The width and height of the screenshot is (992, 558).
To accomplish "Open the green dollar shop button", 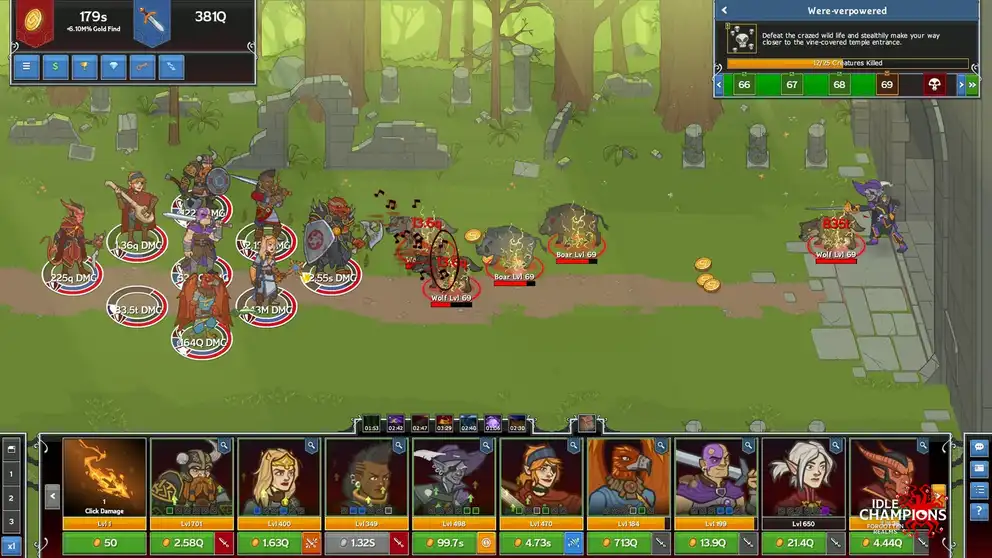I will click(55, 67).
